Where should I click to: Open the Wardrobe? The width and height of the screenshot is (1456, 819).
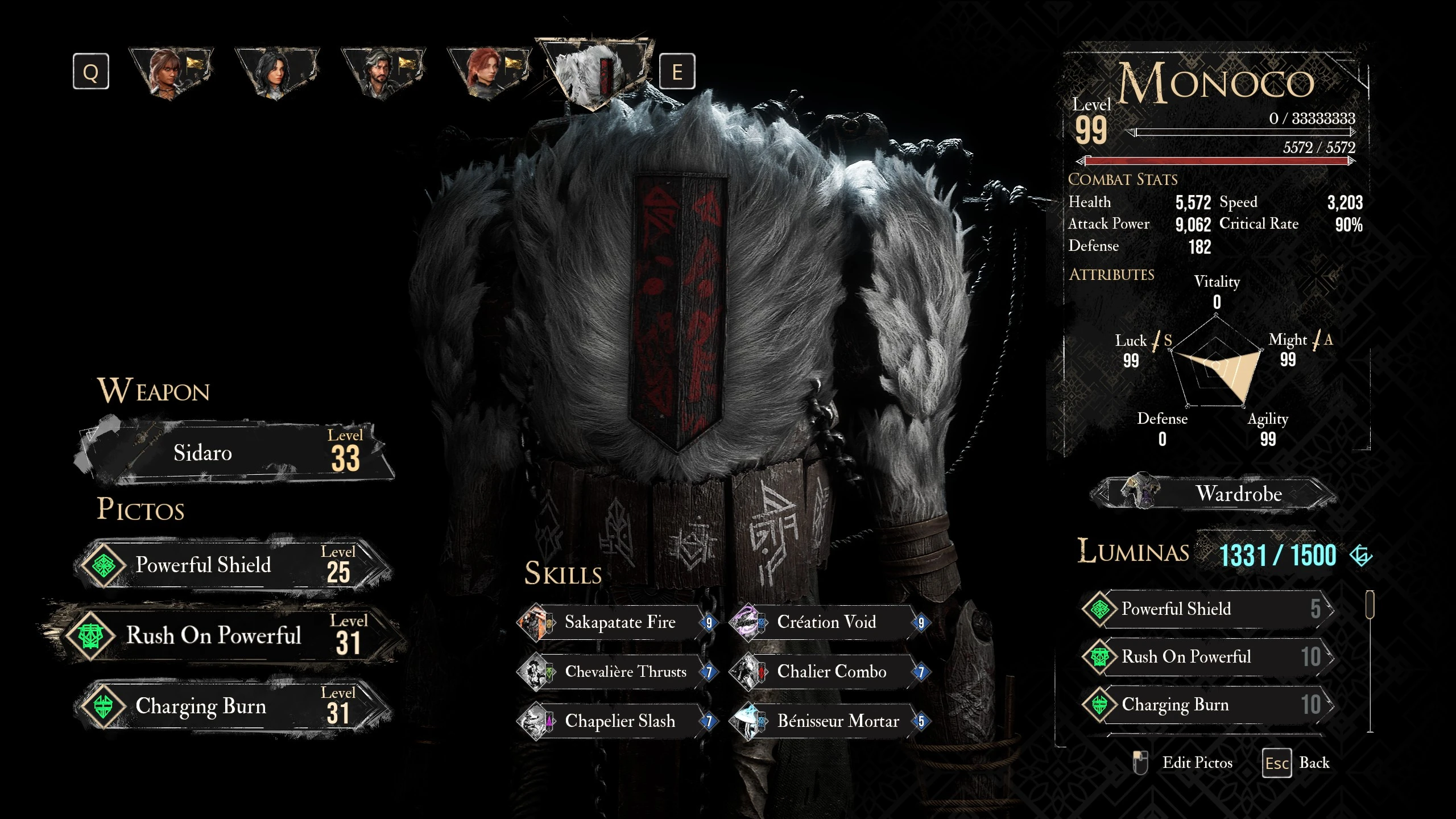pos(1214,494)
